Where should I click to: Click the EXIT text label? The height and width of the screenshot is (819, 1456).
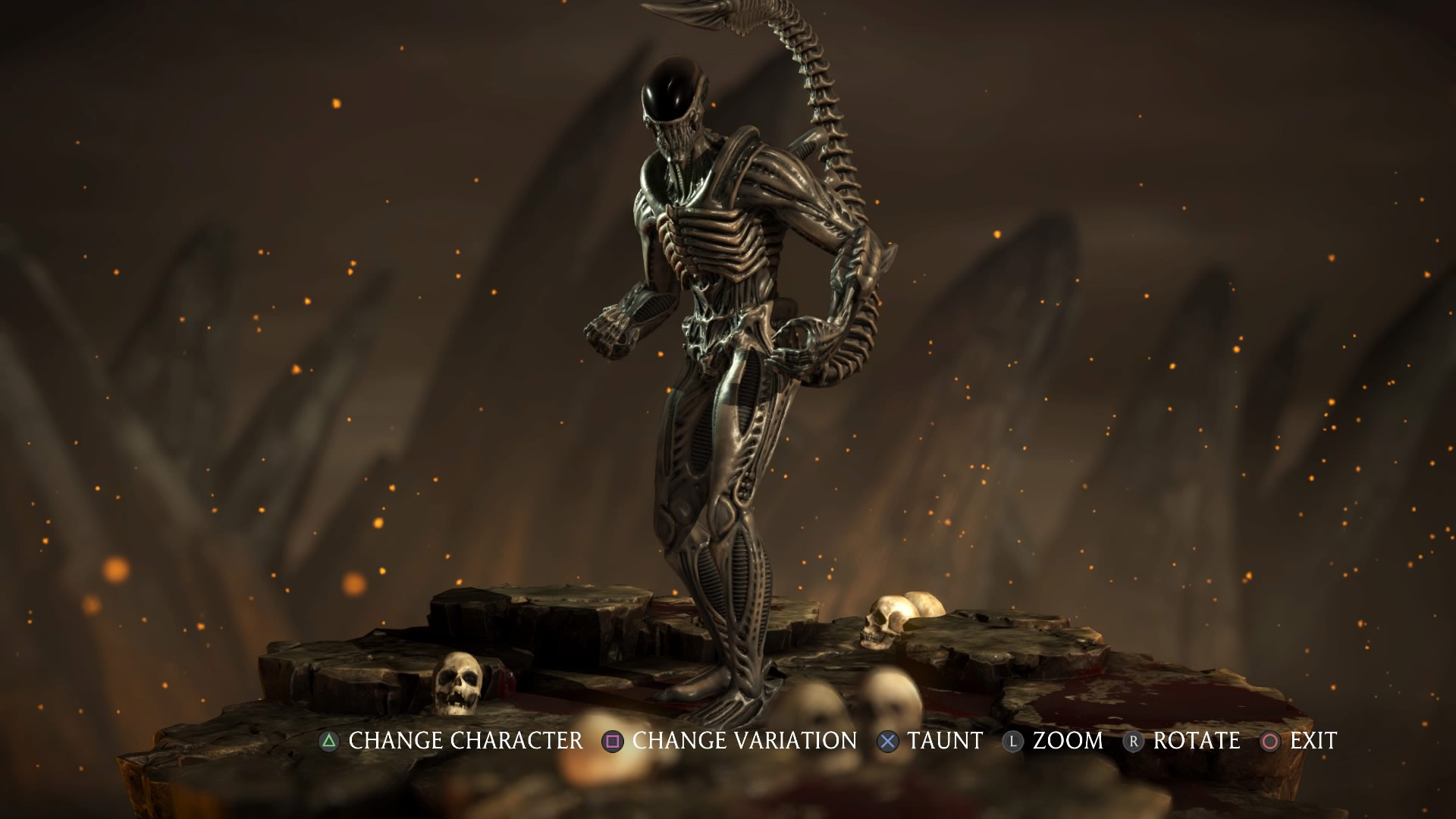(x=1314, y=741)
